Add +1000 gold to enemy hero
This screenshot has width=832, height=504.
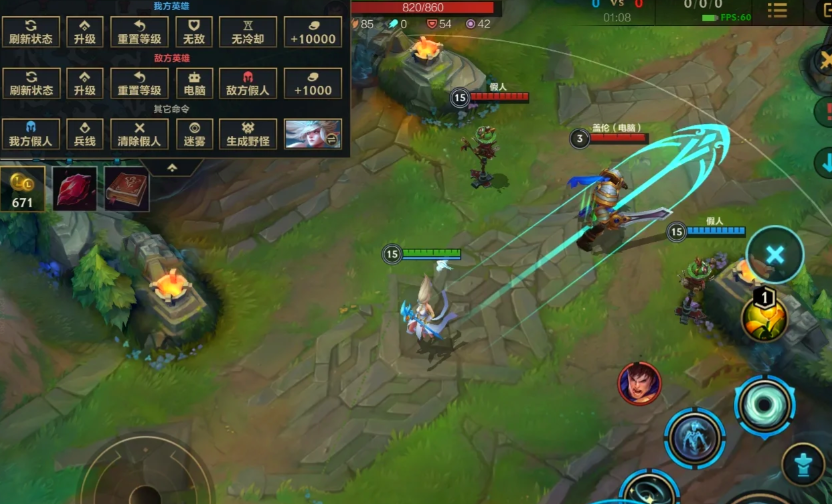pos(312,83)
